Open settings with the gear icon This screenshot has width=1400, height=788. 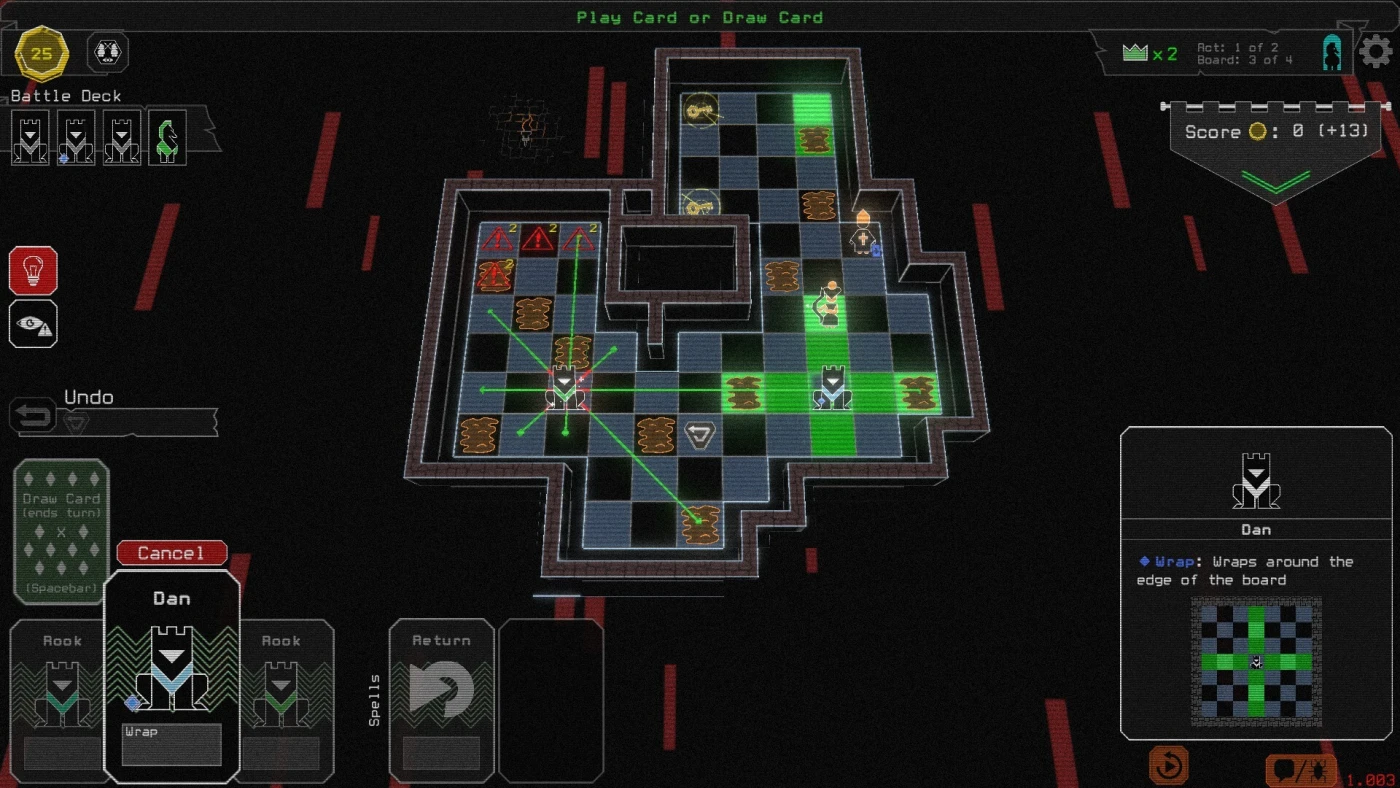[x=1376, y=51]
